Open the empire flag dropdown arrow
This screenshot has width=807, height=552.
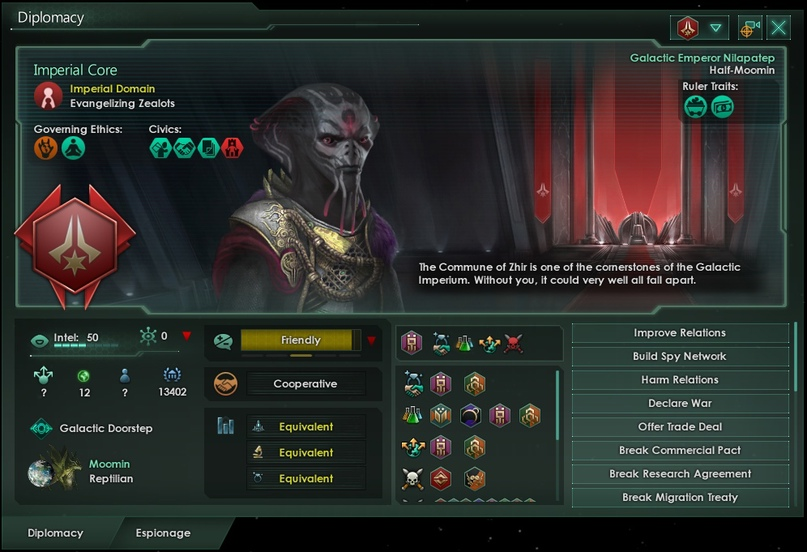coord(715,28)
